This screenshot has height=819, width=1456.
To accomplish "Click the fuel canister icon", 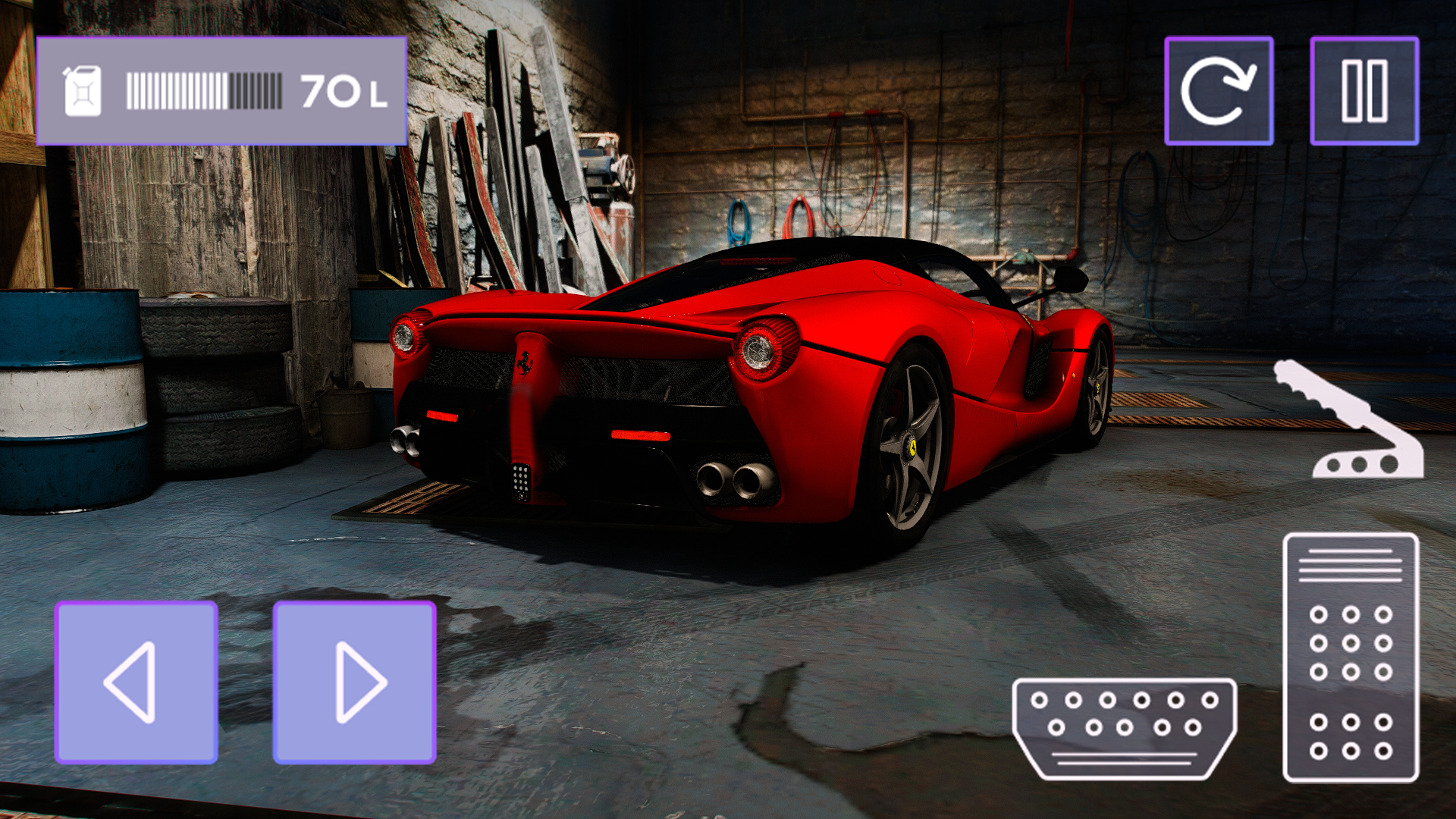I will click(x=83, y=89).
